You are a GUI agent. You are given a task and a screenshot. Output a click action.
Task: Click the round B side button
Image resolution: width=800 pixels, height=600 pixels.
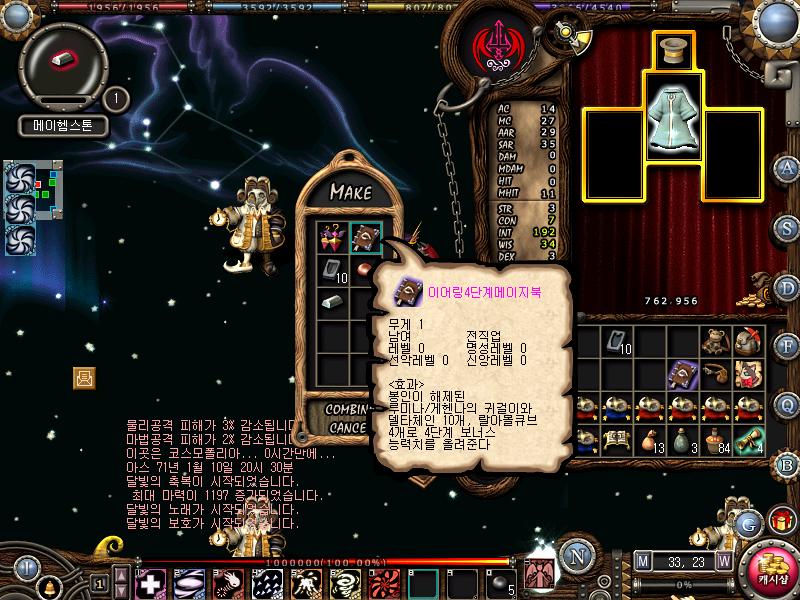(788, 464)
